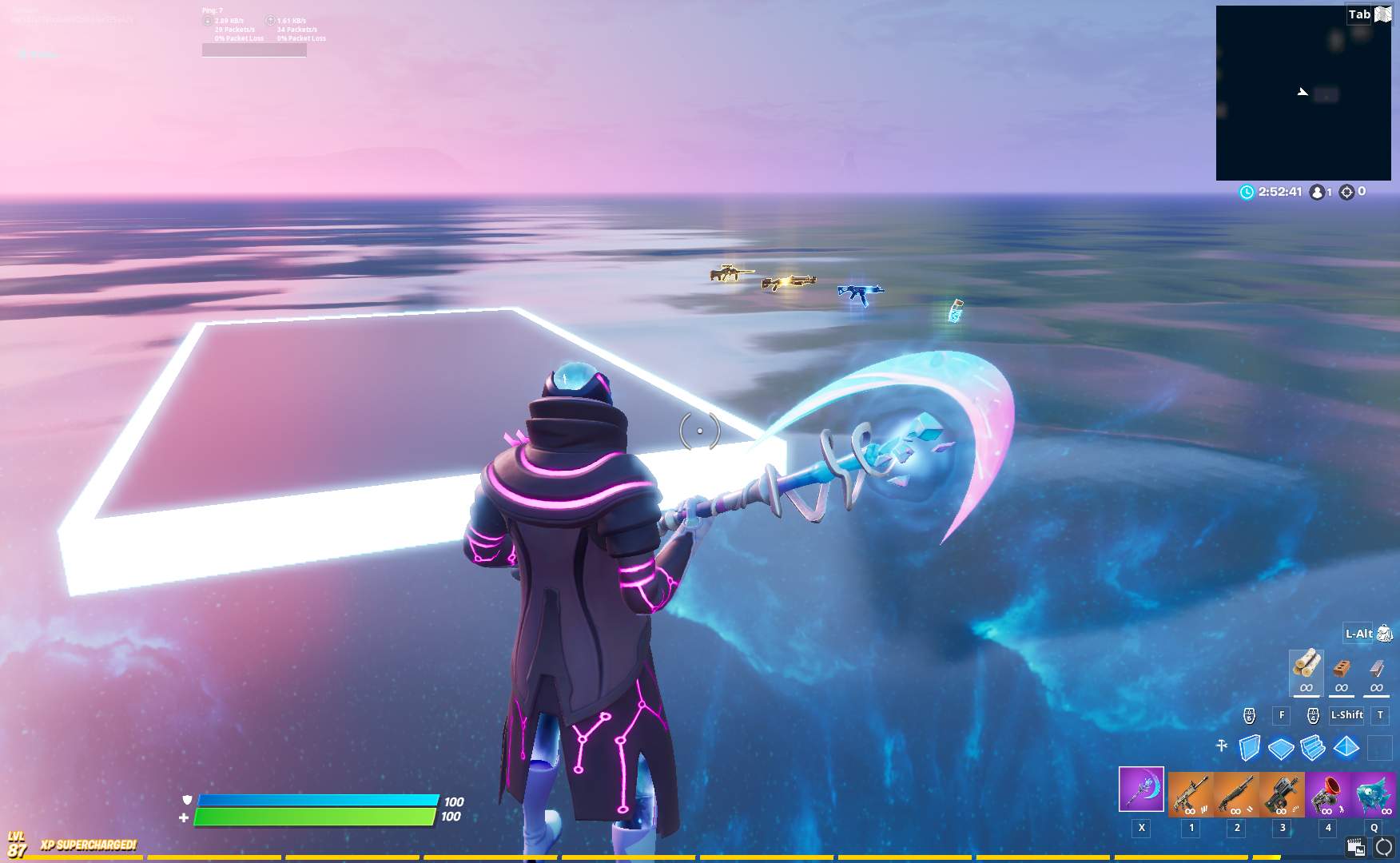
Task: Open the inventory backpack icon next to L-Alt
Action: click(1384, 634)
